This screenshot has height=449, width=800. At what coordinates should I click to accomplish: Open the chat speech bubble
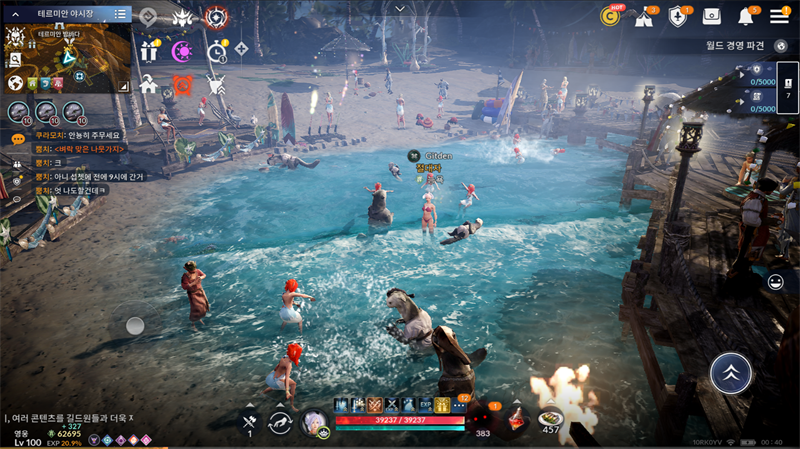point(17,139)
